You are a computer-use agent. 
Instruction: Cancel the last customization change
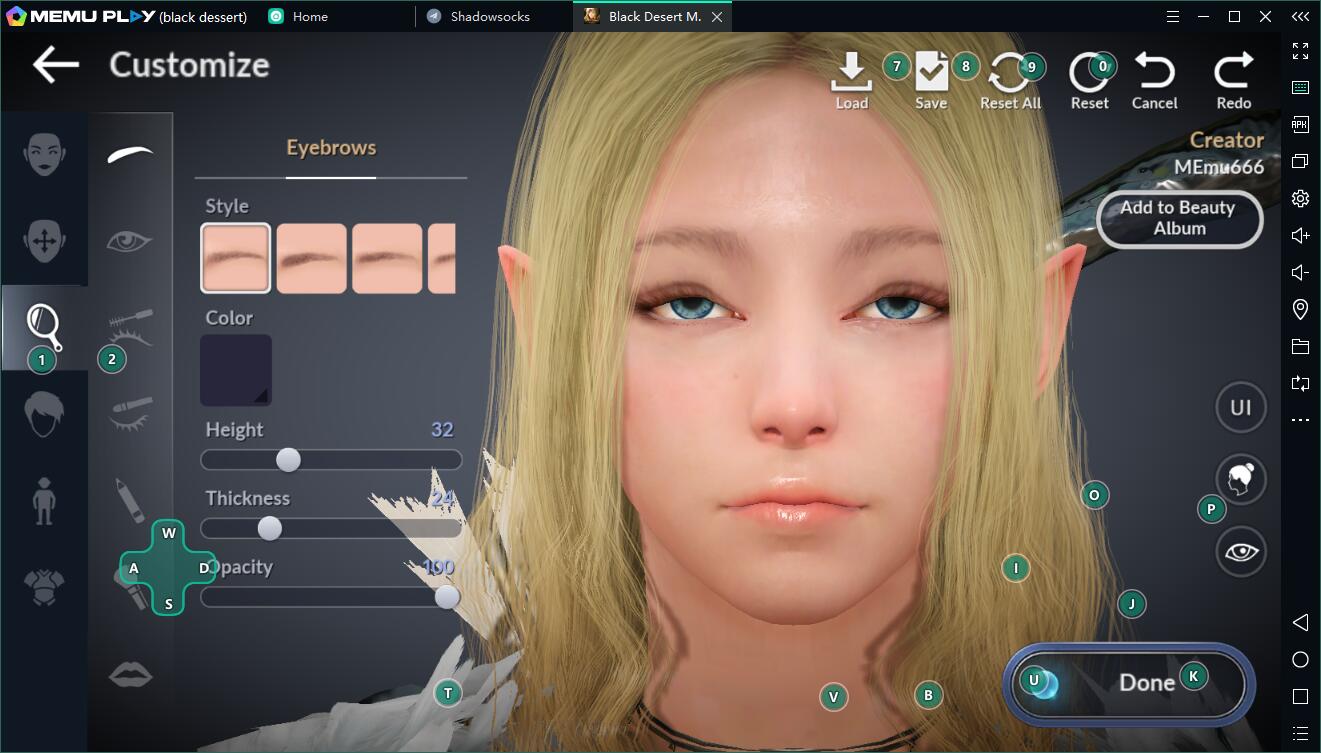point(1154,80)
